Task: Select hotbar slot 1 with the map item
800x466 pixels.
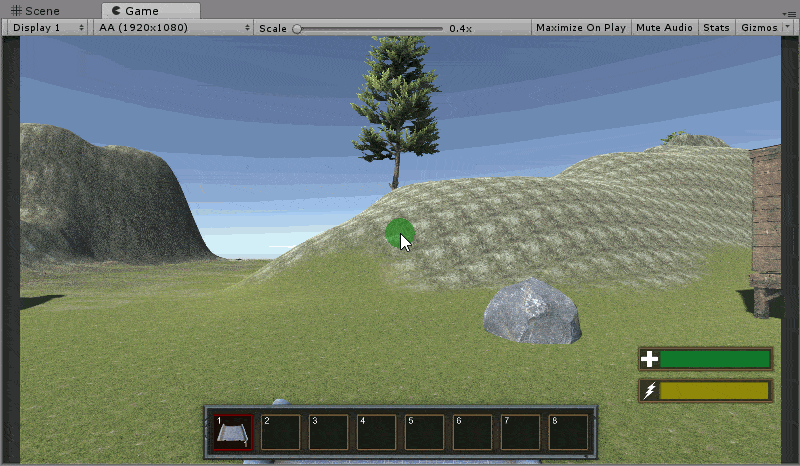Action: [x=232, y=433]
